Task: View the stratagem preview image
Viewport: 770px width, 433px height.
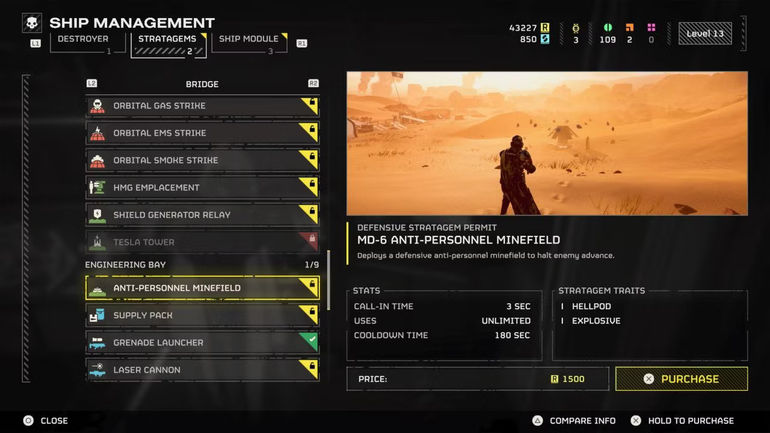Action: coord(547,143)
